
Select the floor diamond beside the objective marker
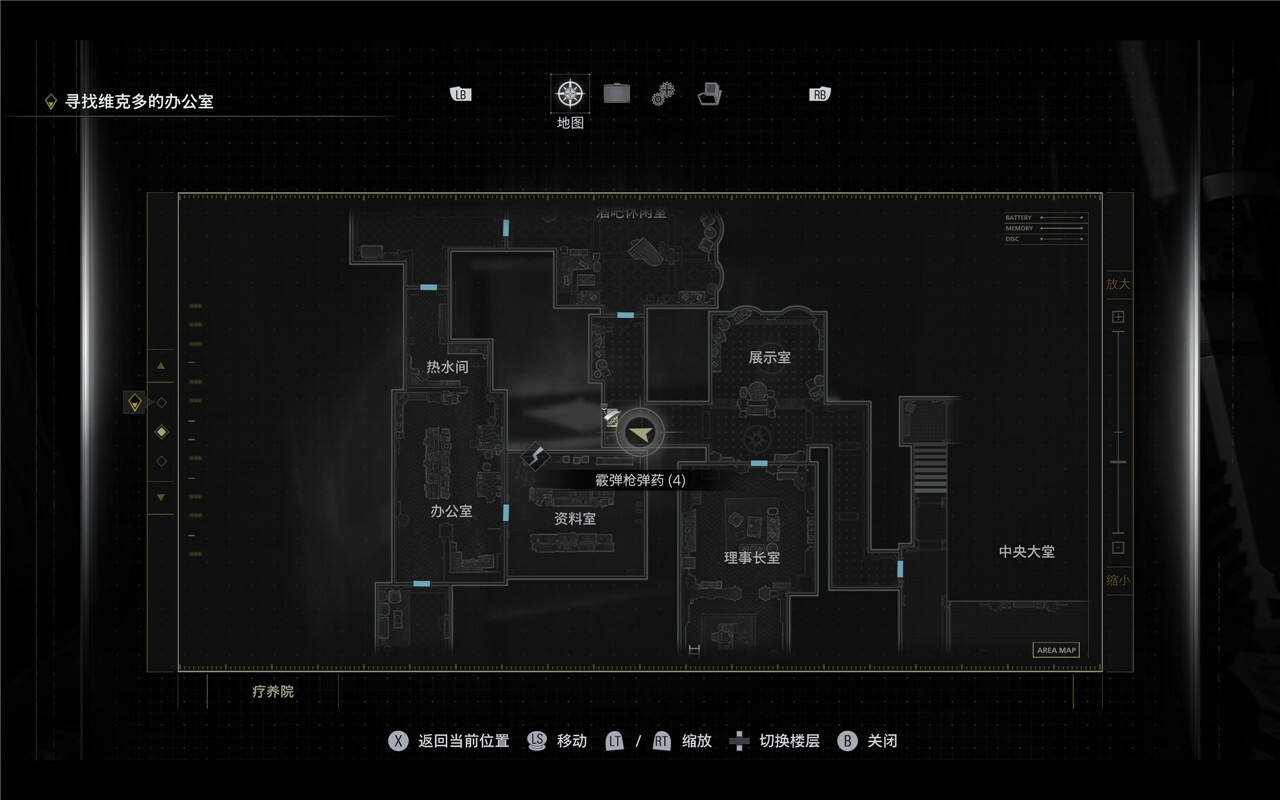tap(162, 402)
